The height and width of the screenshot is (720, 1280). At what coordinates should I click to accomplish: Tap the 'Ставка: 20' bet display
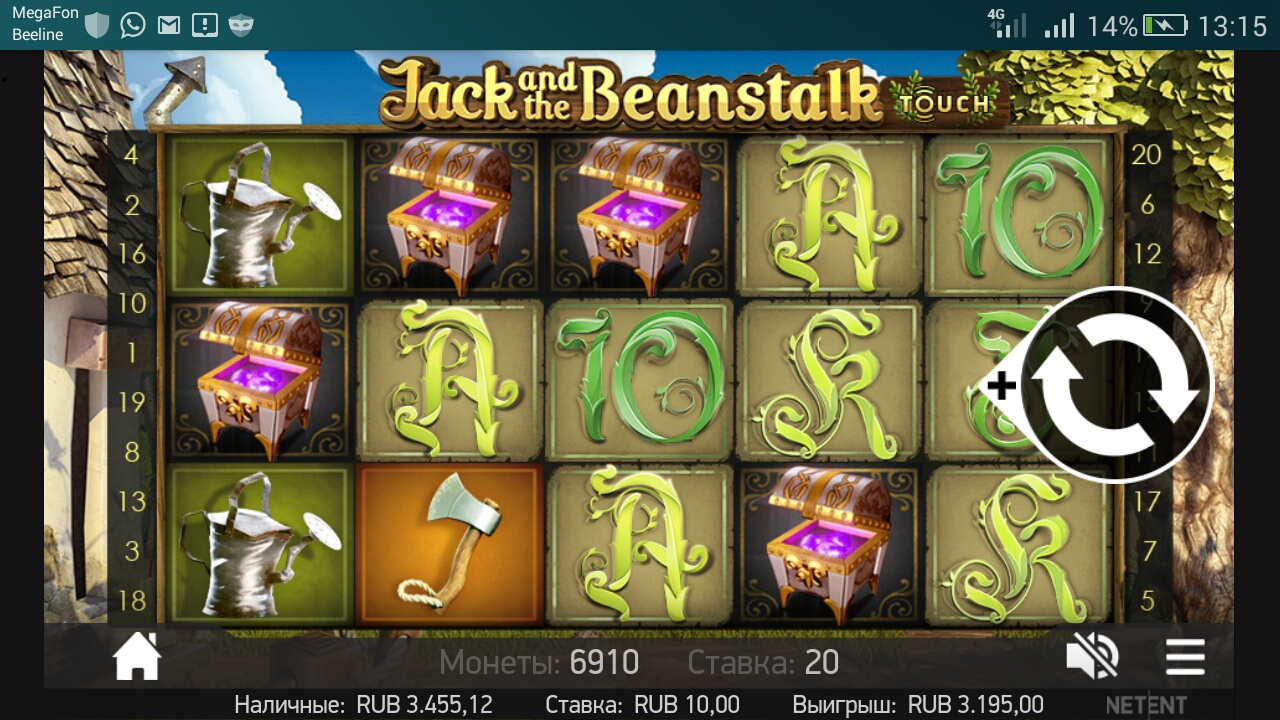tap(766, 662)
